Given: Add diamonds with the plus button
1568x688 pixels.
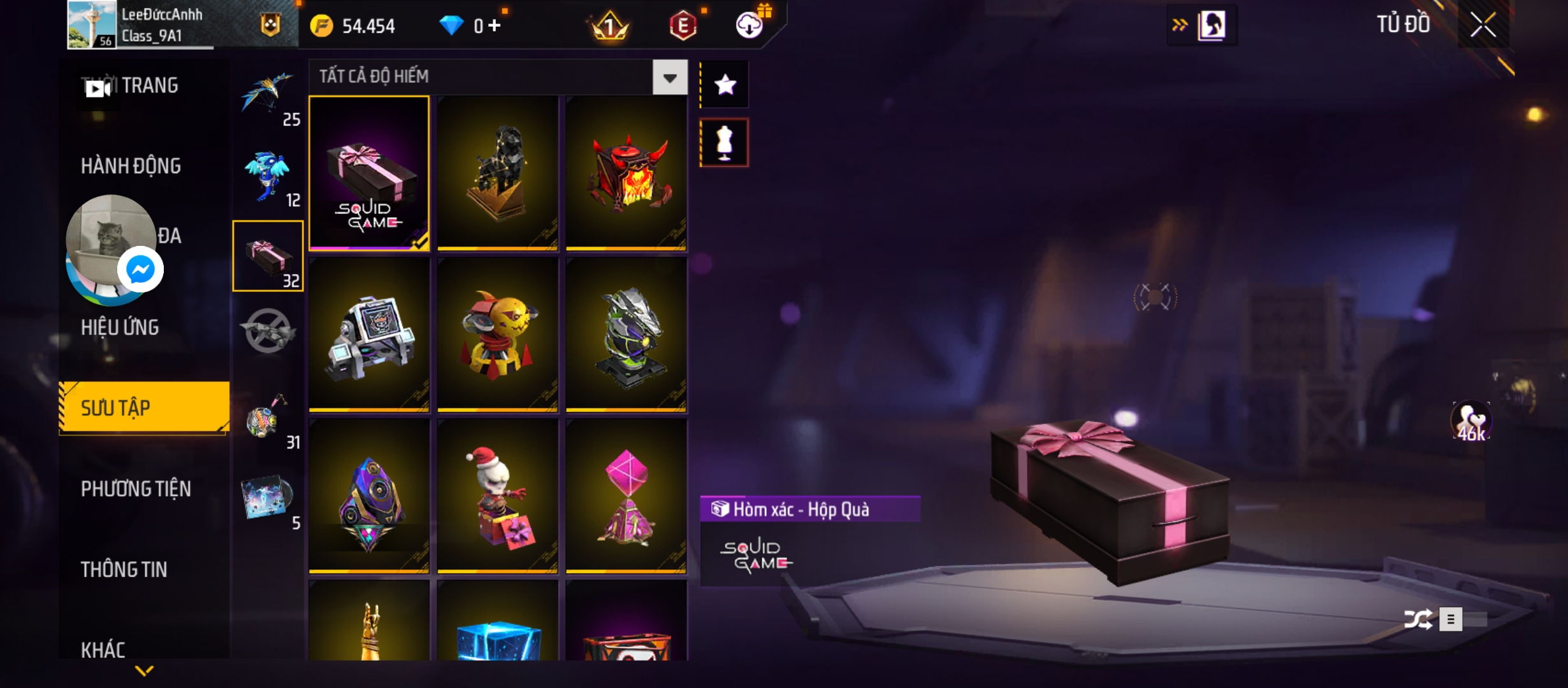Looking at the screenshot, I should tap(495, 25).
